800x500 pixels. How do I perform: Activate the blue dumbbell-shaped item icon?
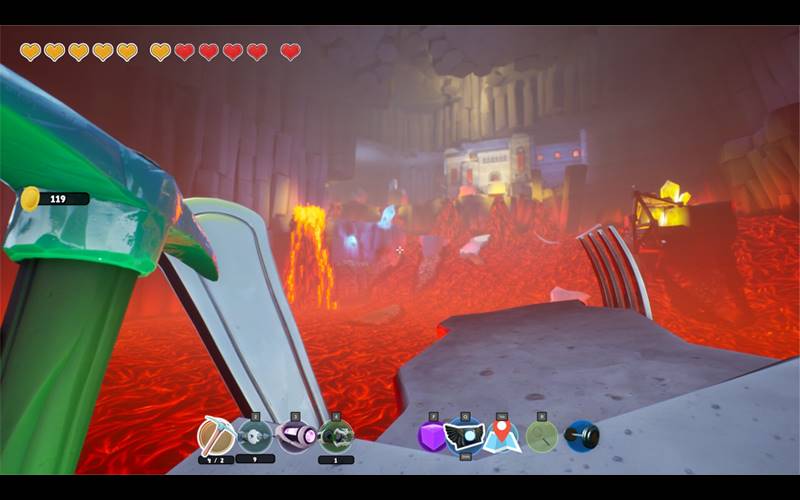(581, 436)
